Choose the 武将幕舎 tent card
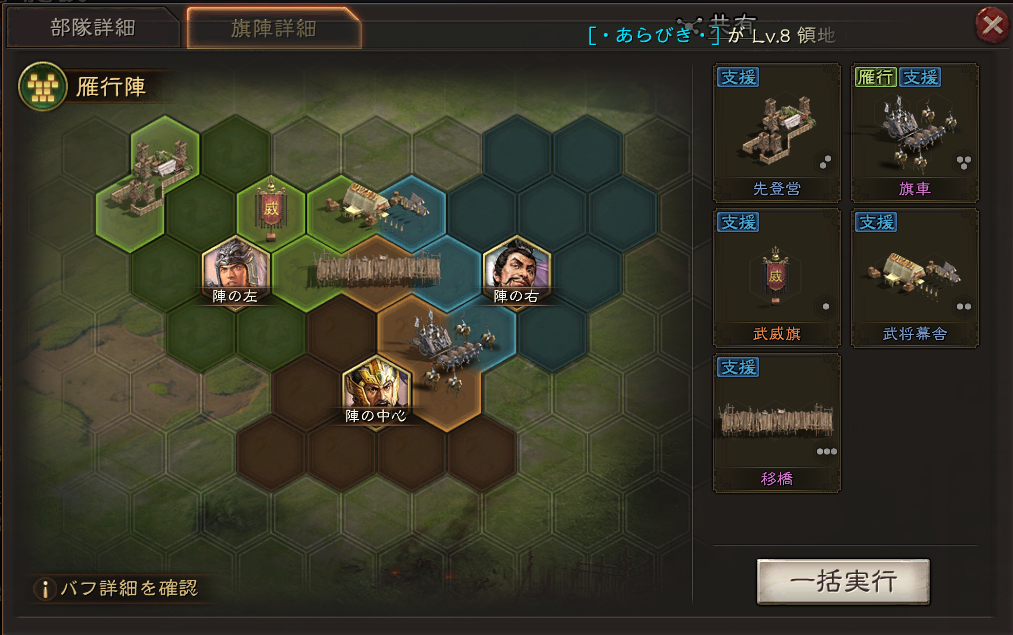 tap(914, 278)
